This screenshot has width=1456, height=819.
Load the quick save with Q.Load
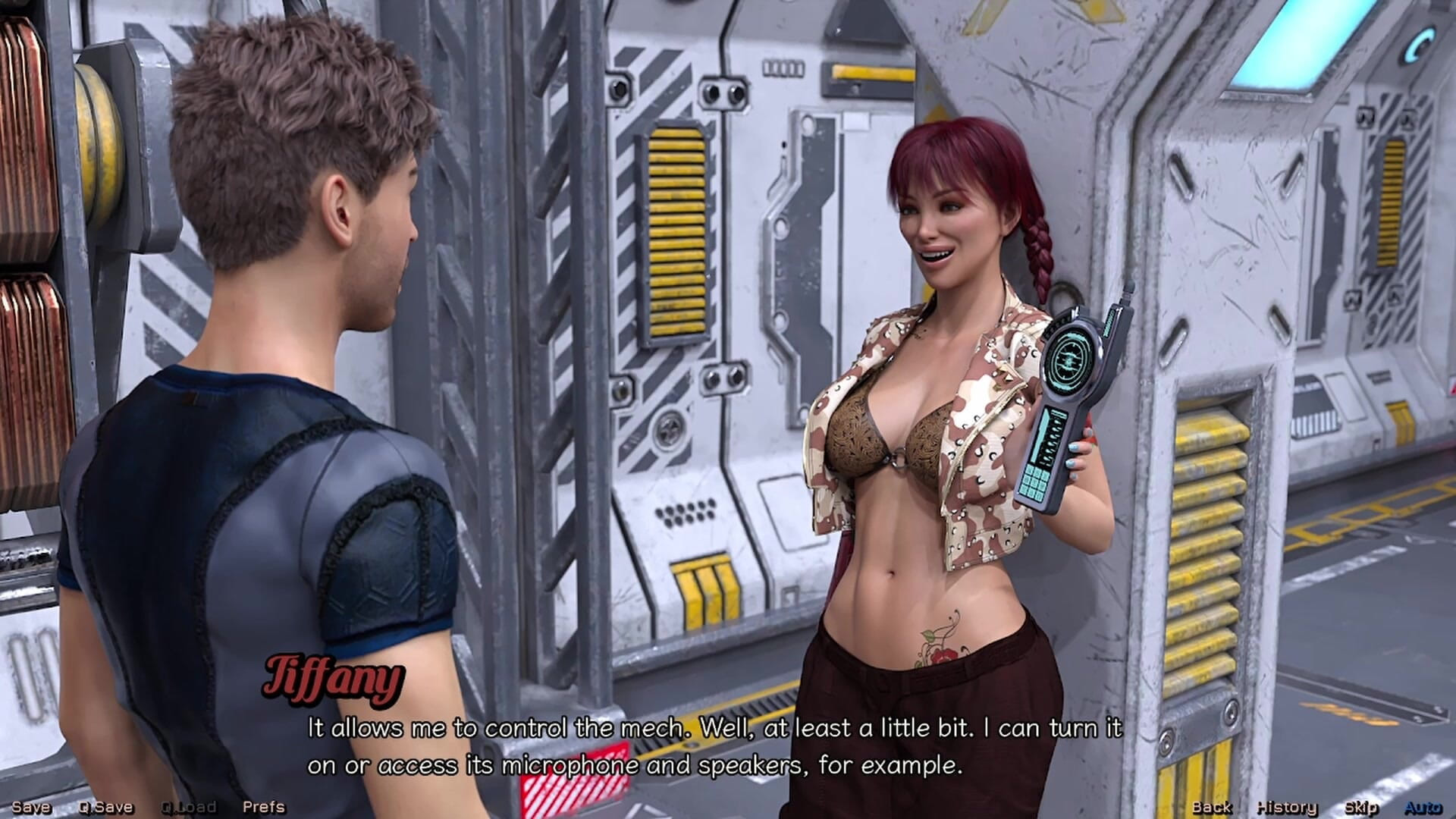click(188, 808)
